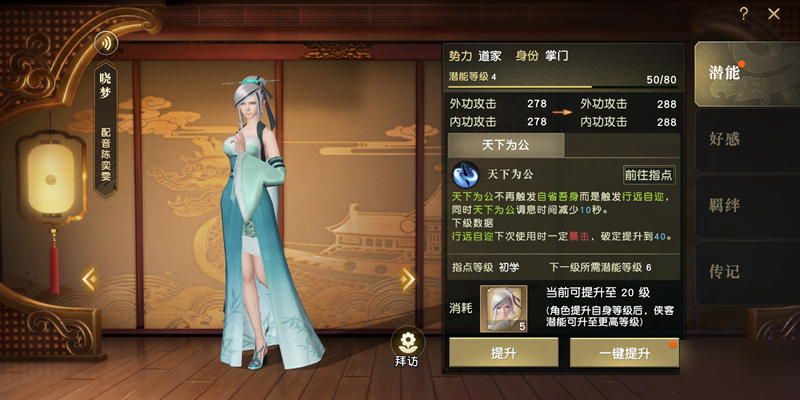Switch to the next character arrow
Screen dimensions: 800x400
point(408,279)
